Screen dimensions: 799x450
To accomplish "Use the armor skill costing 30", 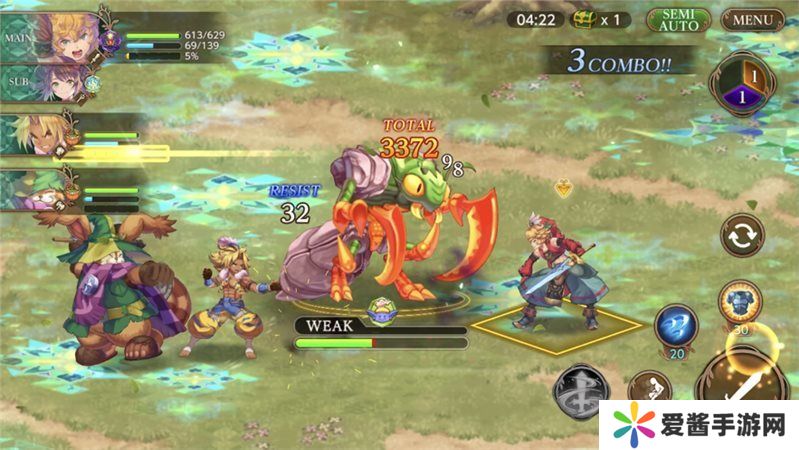I will click(x=740, y=302).
